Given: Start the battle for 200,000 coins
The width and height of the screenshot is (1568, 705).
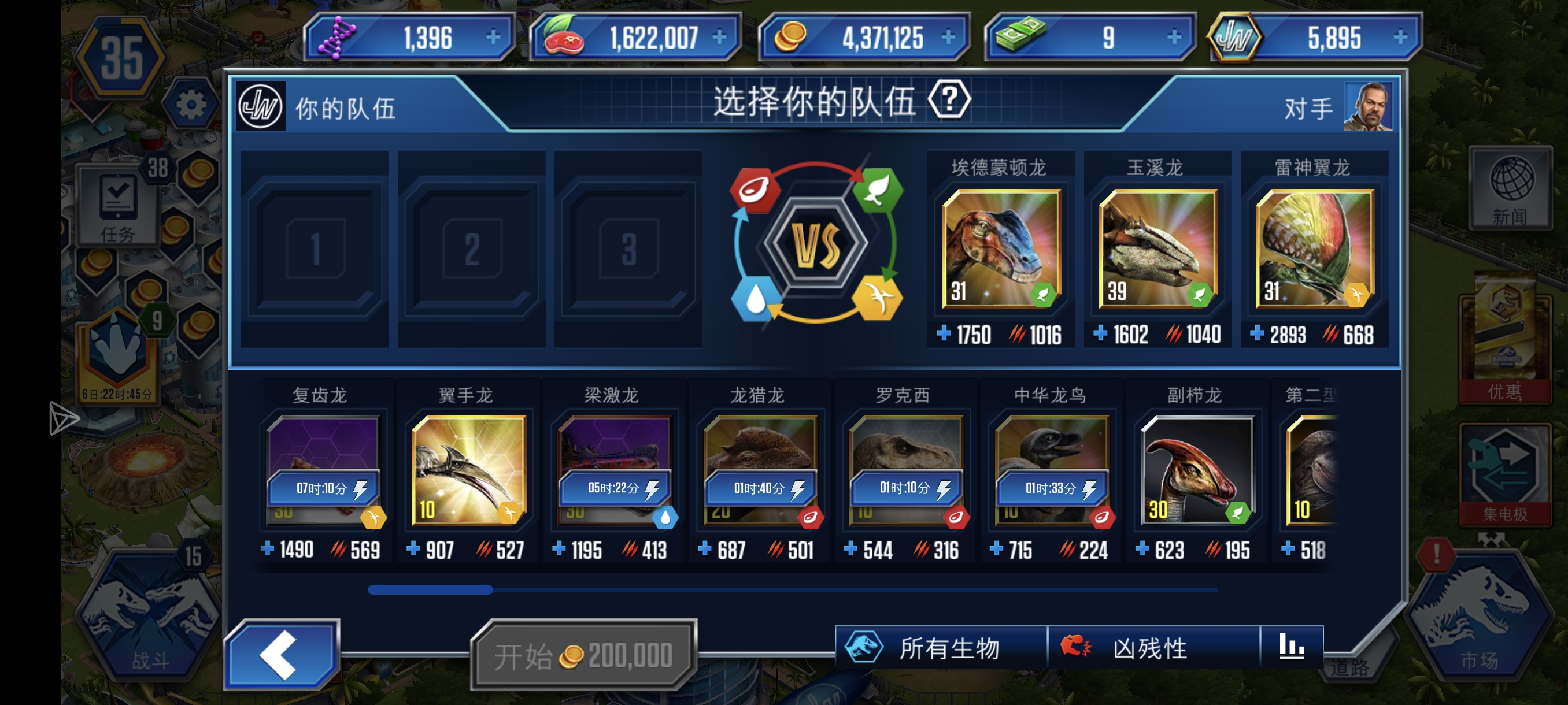Looking at the screenshot, I should pos(584,656).
